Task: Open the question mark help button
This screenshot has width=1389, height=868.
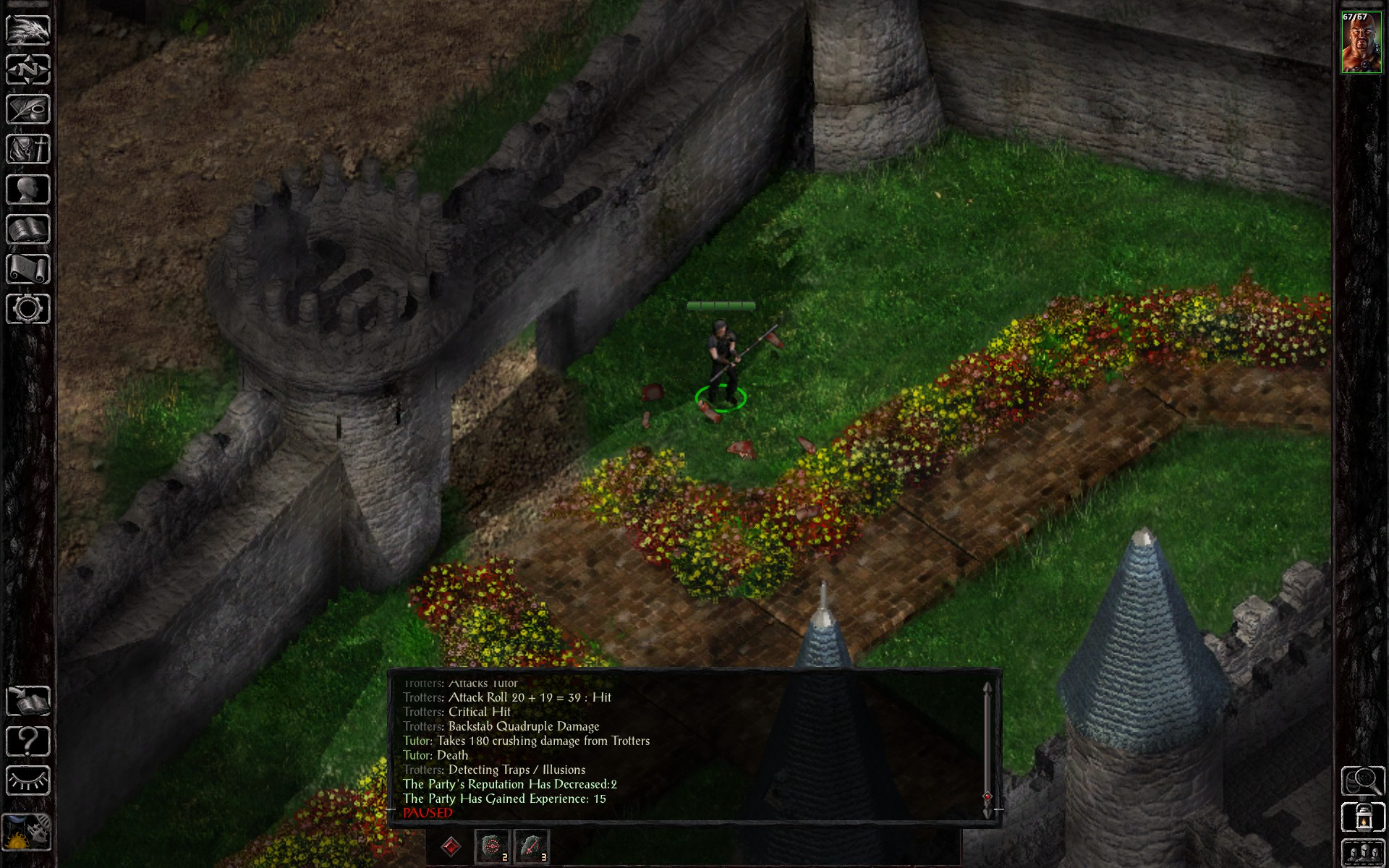Action: click(x=28, y=741)
